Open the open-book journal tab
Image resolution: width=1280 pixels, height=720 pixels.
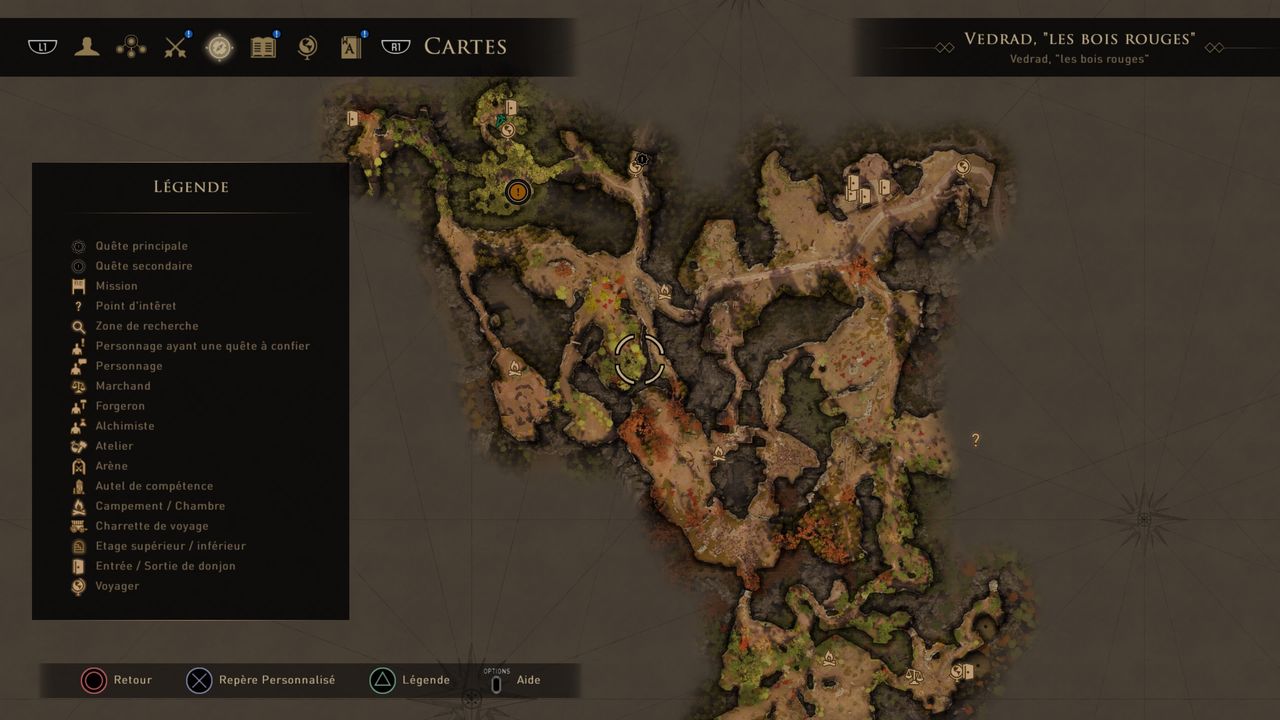click(263, 46)
